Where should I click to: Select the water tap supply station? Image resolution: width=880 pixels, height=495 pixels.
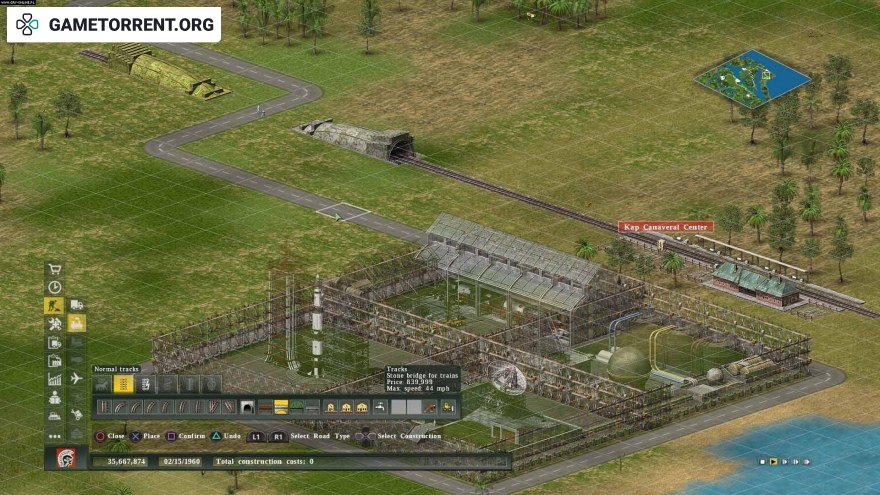pyautogui.click(x=380, y=407)
